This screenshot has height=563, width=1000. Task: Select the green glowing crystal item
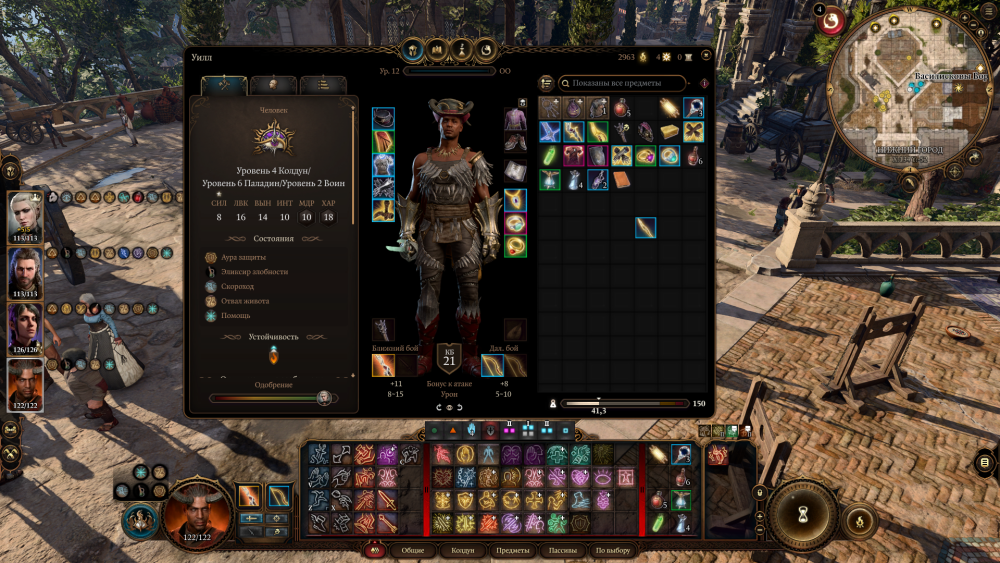pyautogui.click(x=549, y=155)
